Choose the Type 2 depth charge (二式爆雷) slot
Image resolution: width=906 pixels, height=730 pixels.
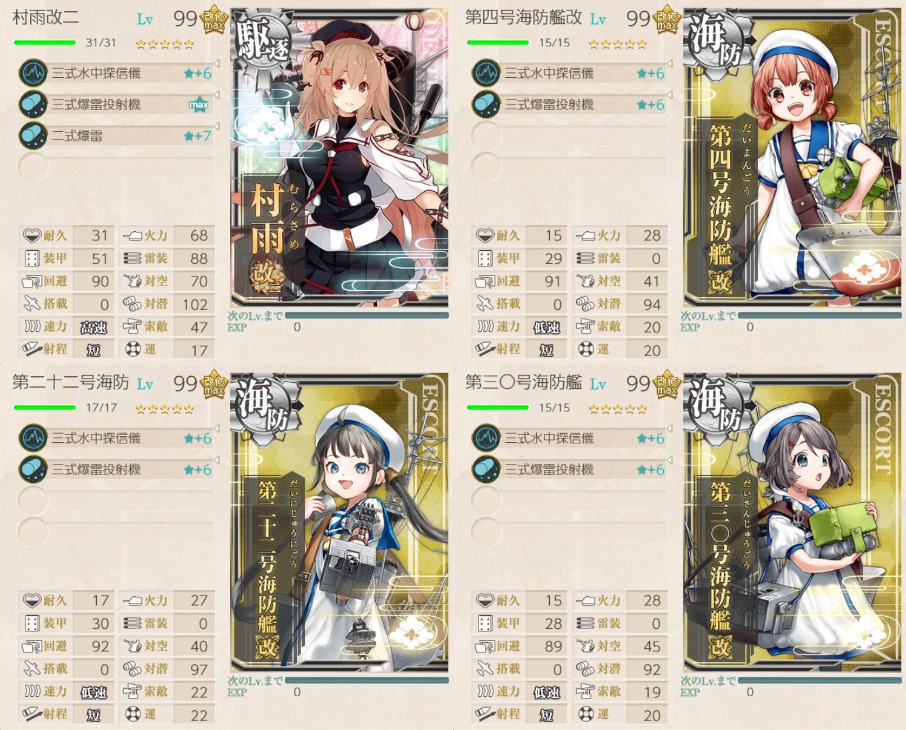coord(115,135)
